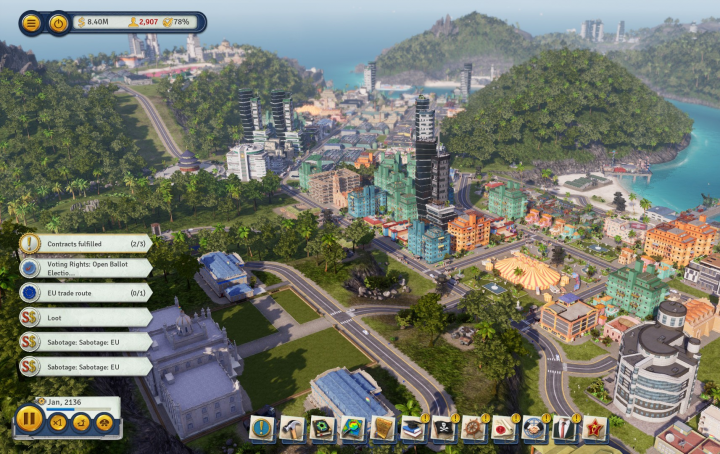This screenshot has width=720, height=454.
Task: Open the pirate flag raids icon
Action: (443, 428)
